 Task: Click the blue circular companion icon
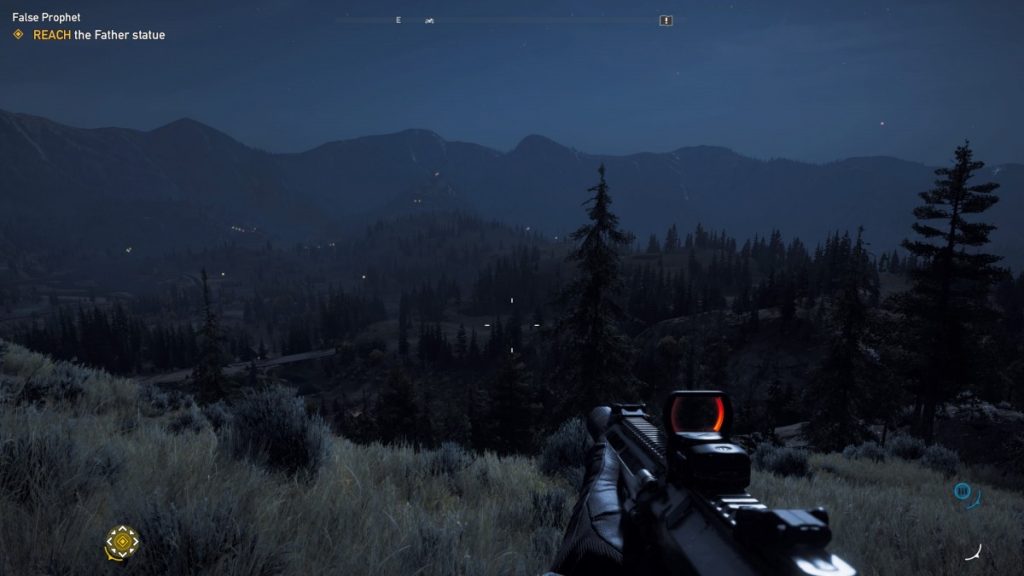[962, 491]
